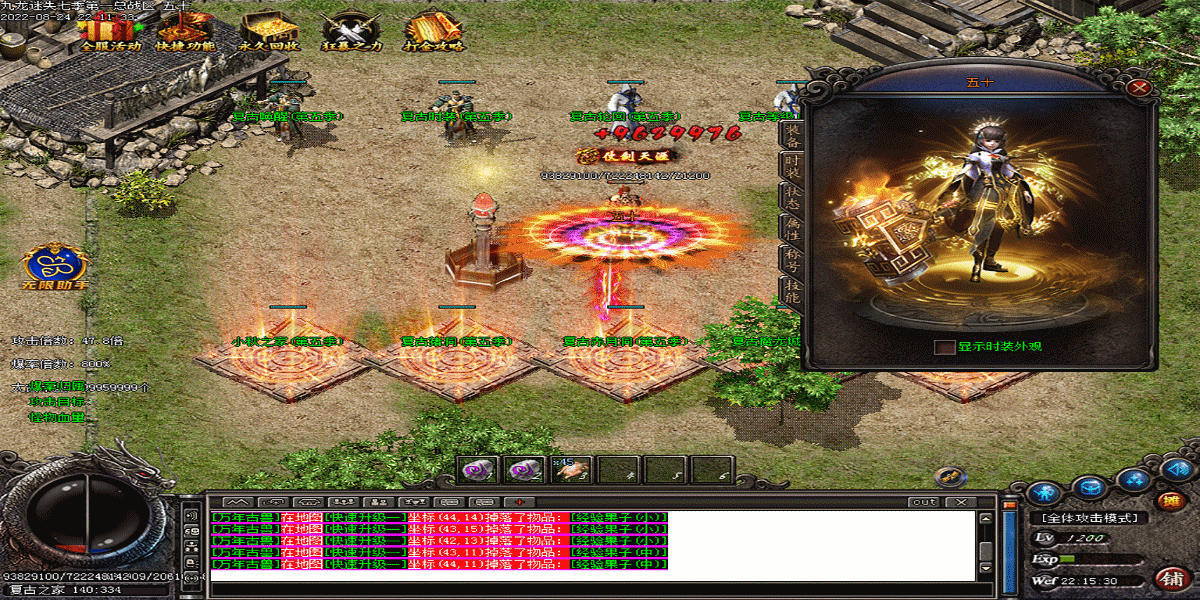Image resolution: width=1200 pixels, height=600 pixels.
Task: Open the 全服活动 gift box menu
Action: (x=109, y=28)
